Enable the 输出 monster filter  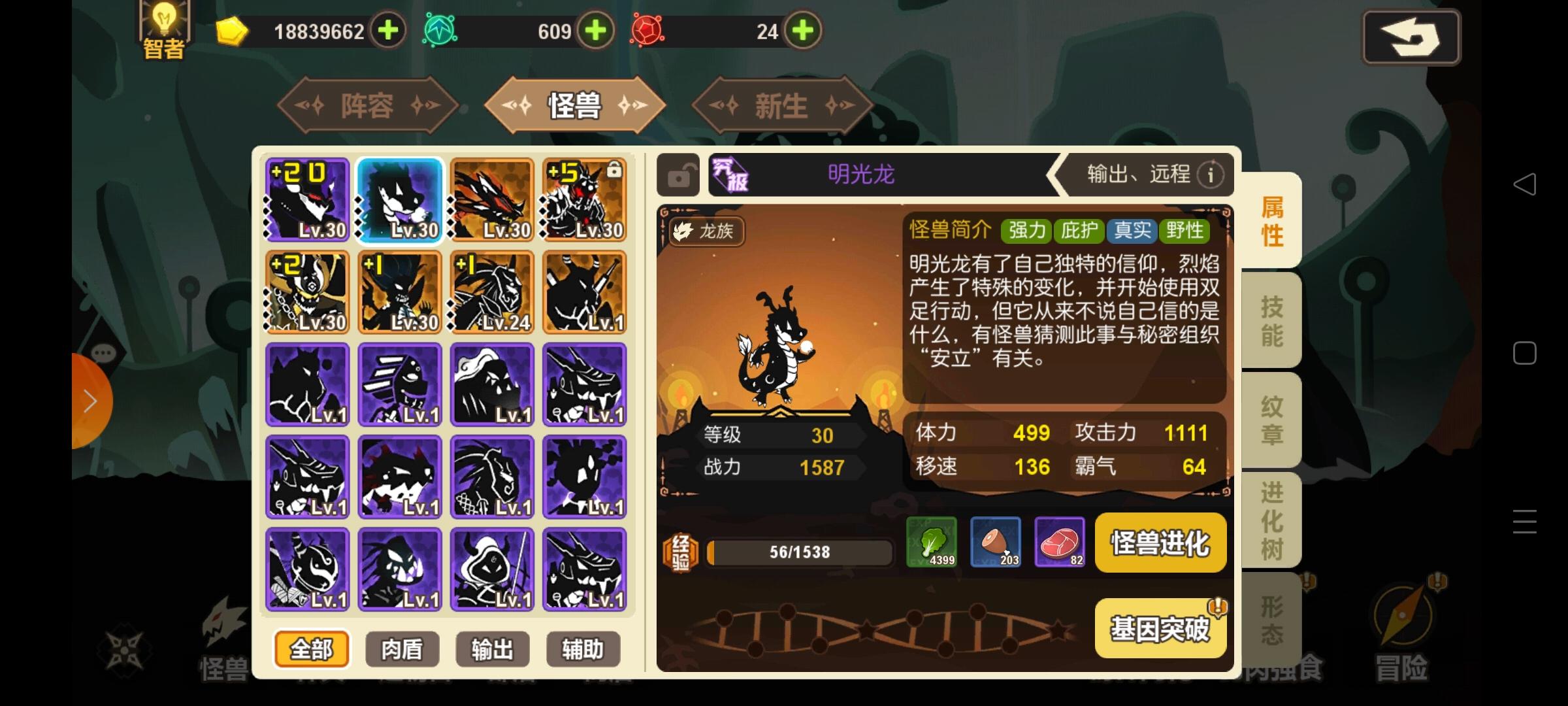pos(492,649)
